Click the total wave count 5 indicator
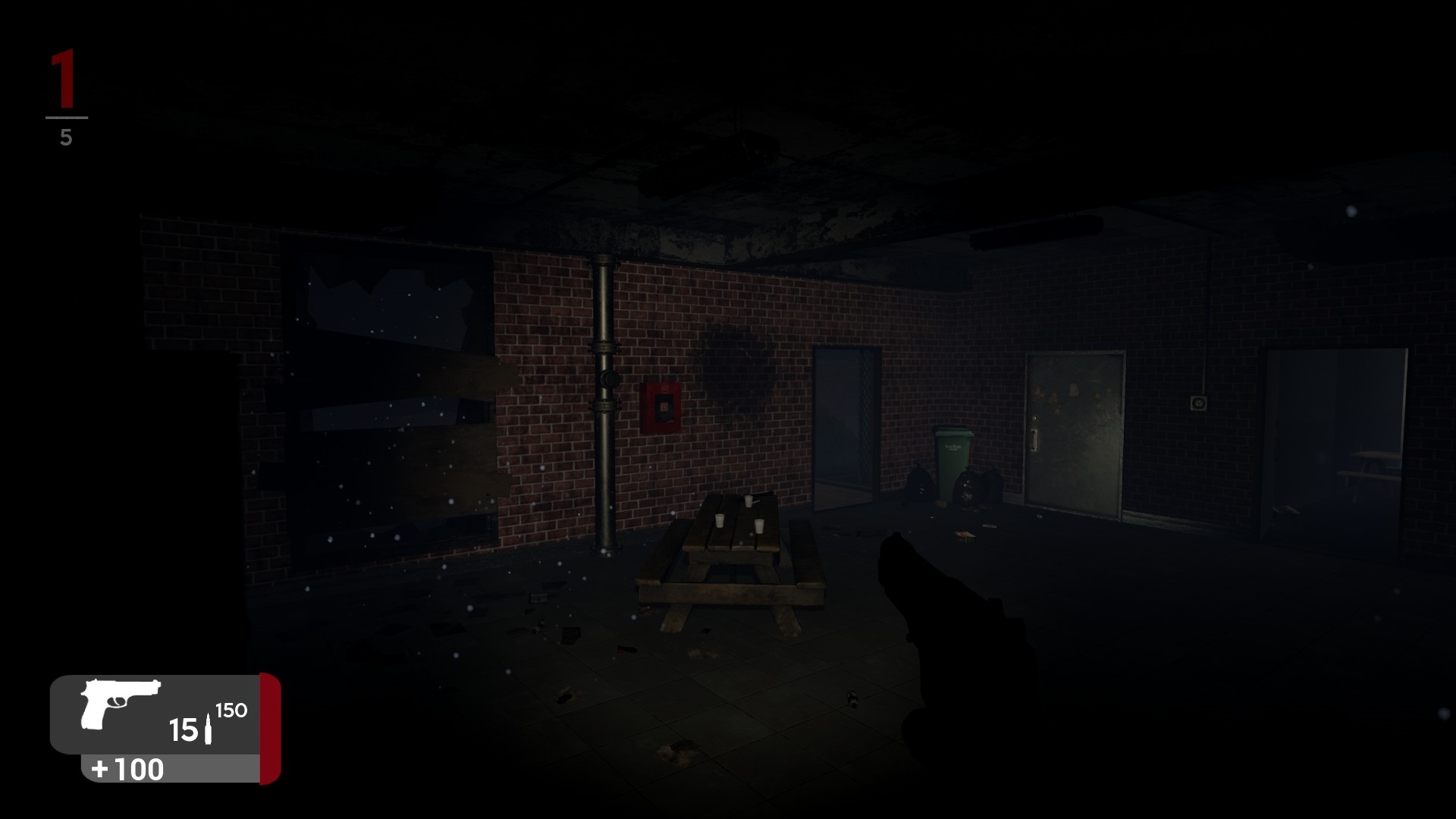The height and width of the screenshot is (819, 1456). pyautogui.click(x=67, y=136)
